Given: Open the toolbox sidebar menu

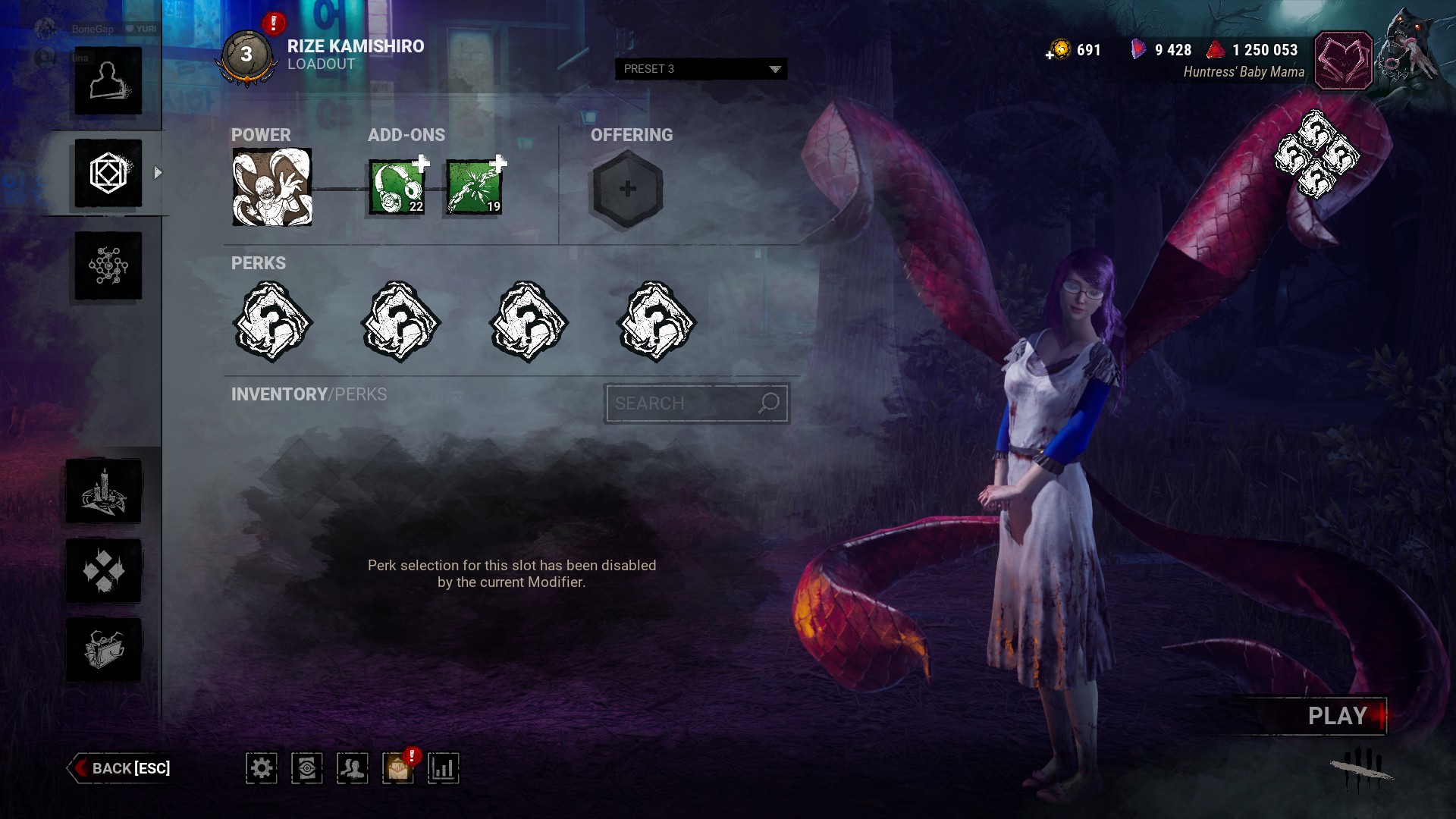Looking at the screenshot, I should [x=104, y=649].
